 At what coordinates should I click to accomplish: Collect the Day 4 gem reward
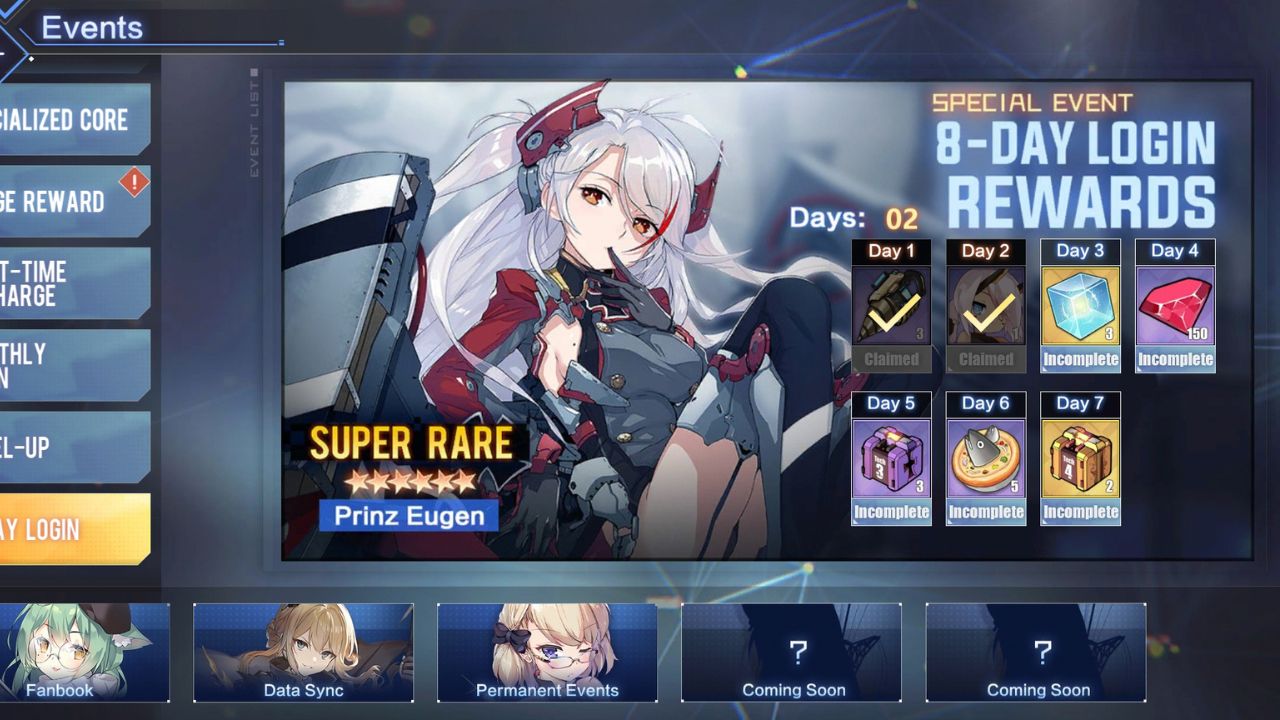(x=1175, y=305)
